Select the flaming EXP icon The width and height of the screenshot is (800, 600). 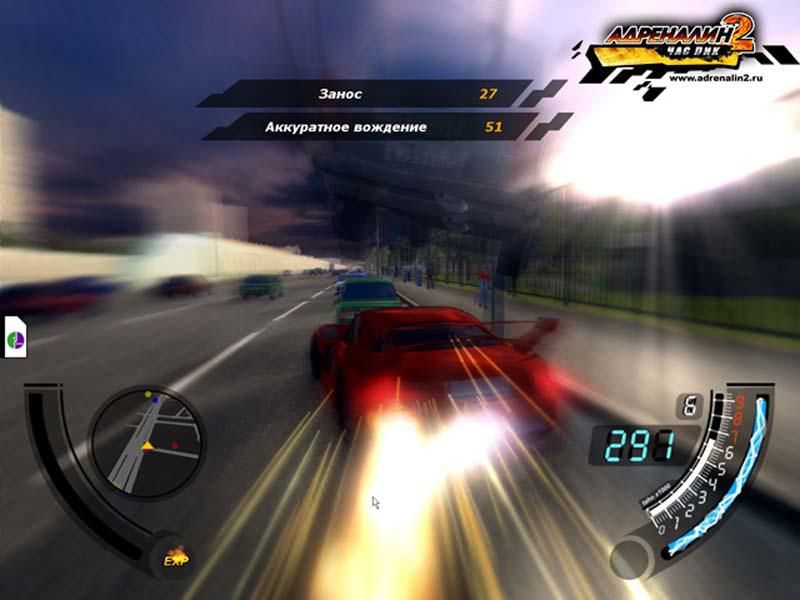(x=176, y=557)
